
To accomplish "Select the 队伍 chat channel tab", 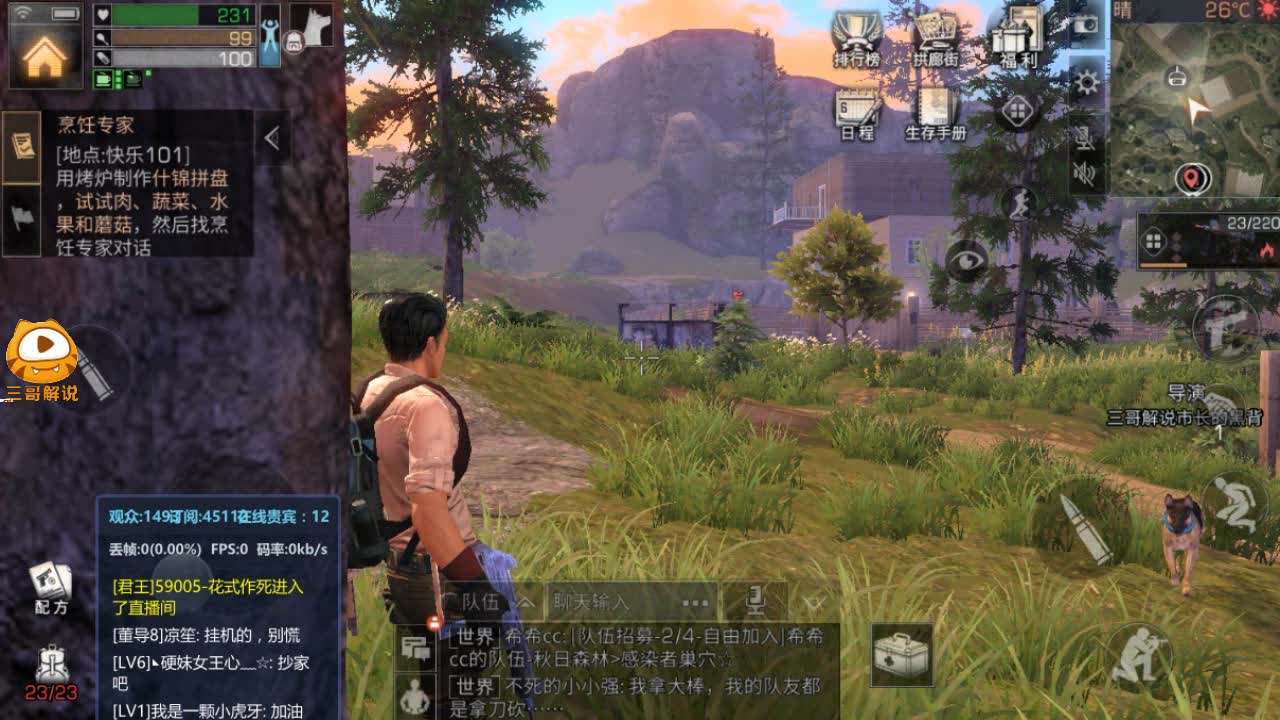I will coord(480,600).
